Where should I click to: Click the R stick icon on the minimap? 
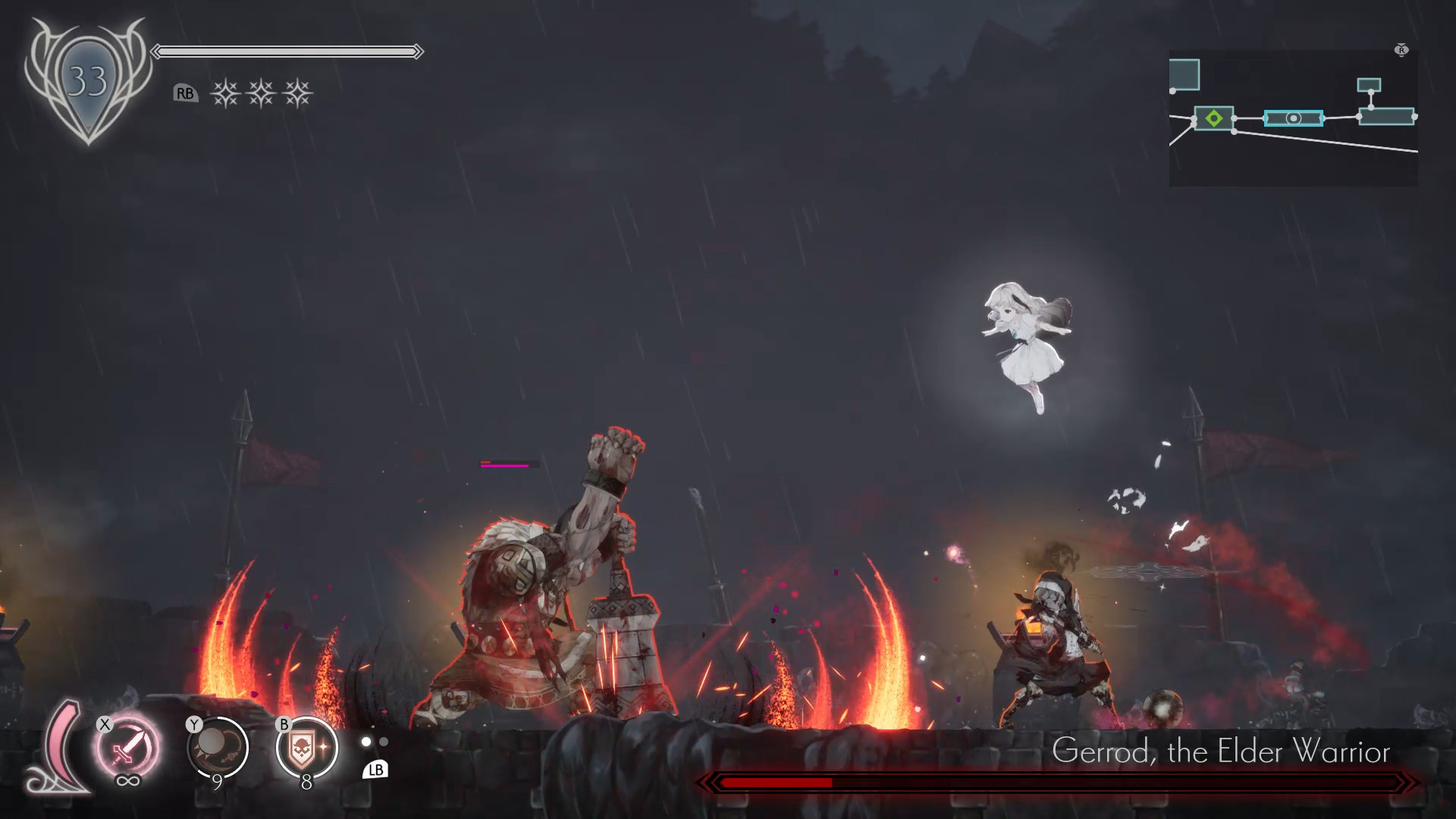coord(1401,50)
